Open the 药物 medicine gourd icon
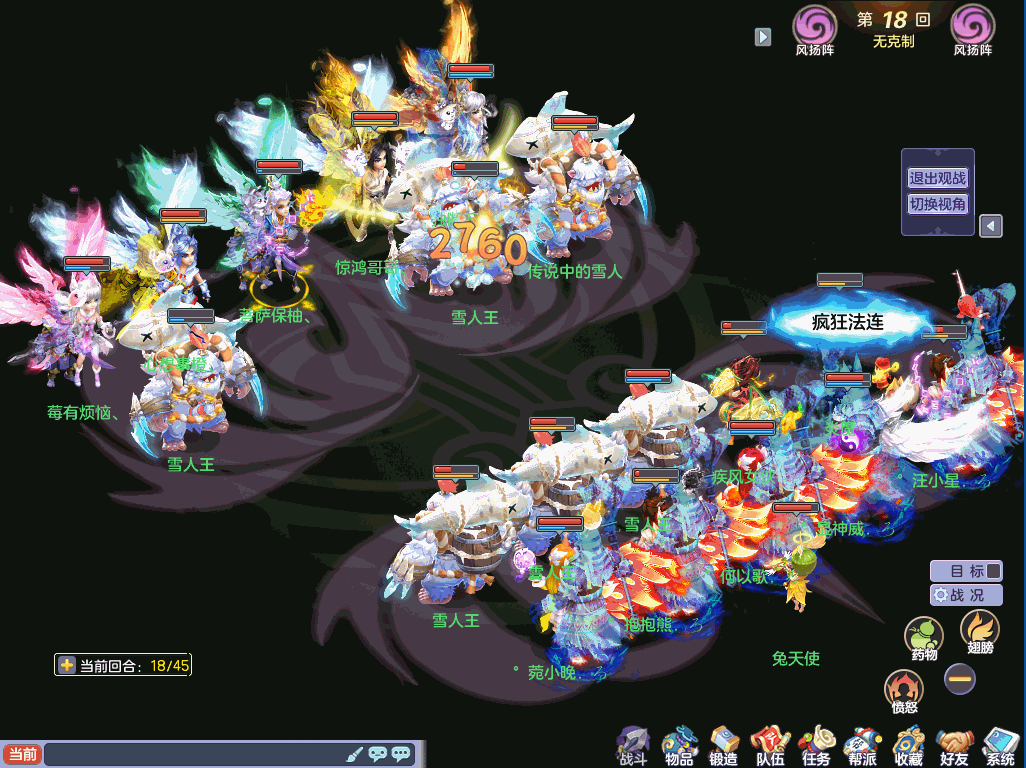The width and height of the screenshot is (1026, 768). point(924,637)
